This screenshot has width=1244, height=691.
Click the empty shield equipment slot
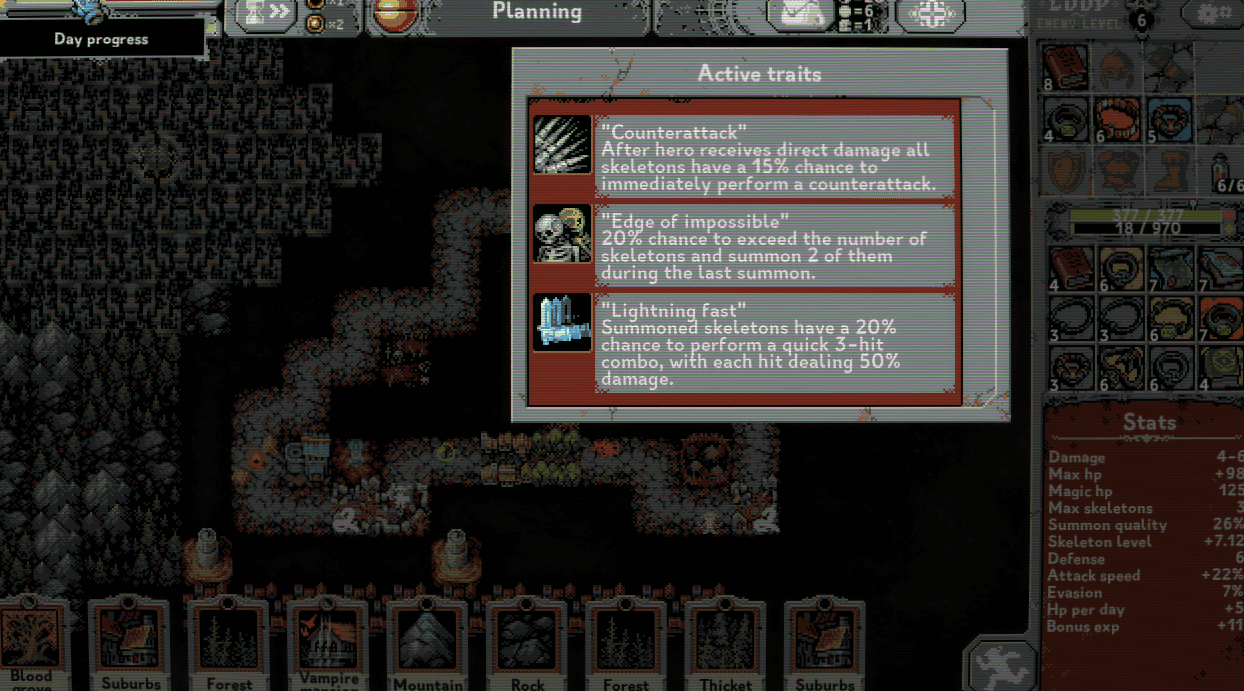(x=1065, y=172)
